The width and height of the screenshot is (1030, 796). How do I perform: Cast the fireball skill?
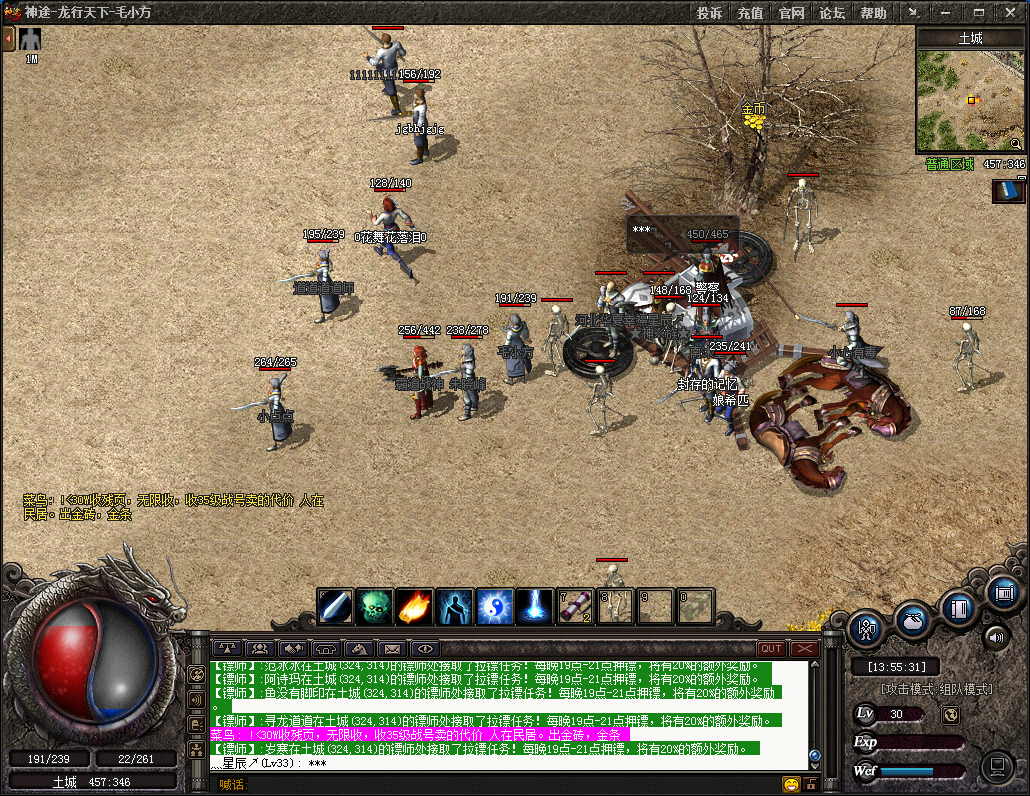click(415, 606)
